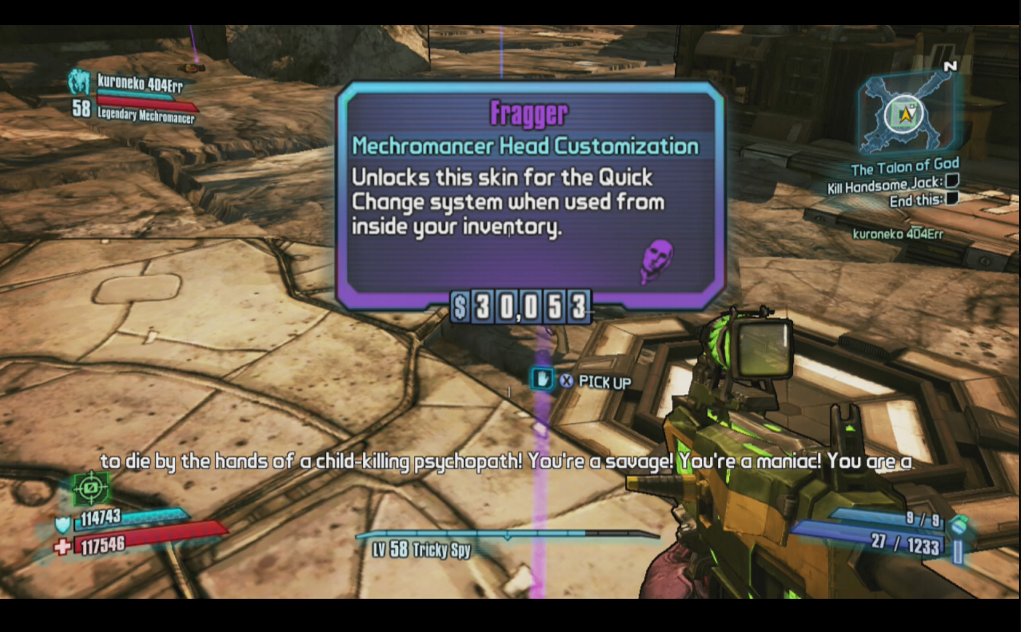Image resolution: width=1021 pixels, height=632 pixels.
Task: Select the Fragger item card title
Action: (x=527, y=113)
